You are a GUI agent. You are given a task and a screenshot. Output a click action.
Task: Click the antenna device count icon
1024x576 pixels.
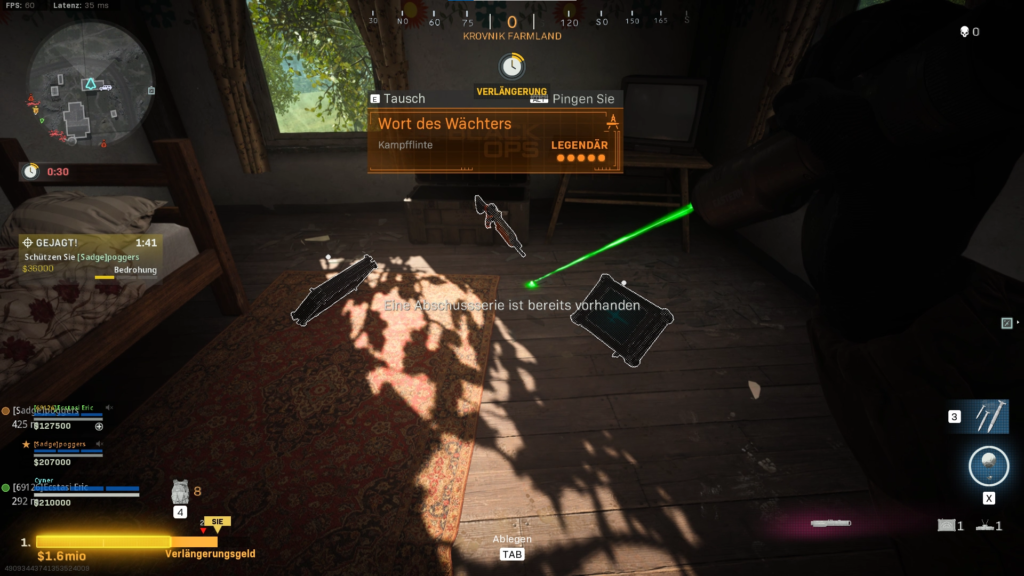985,525
